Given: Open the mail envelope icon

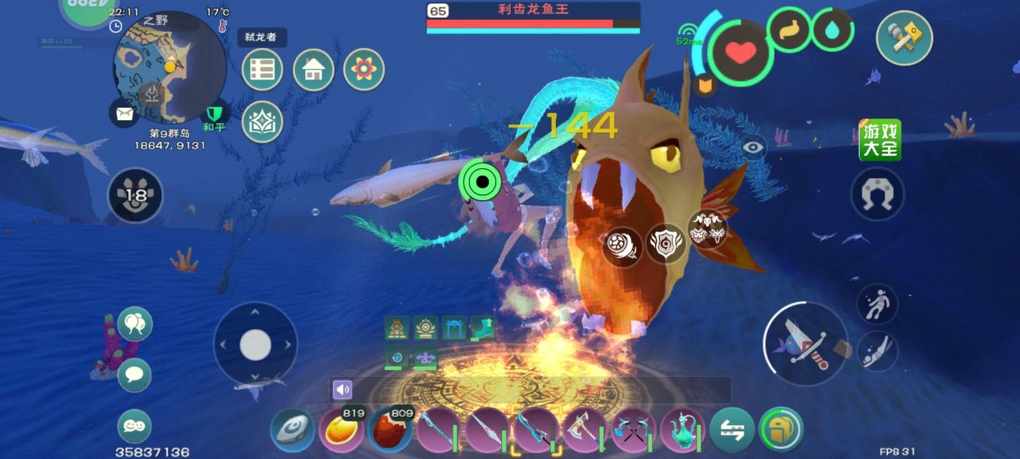Looking at the screenshot, I should click(x=124, y=113).
